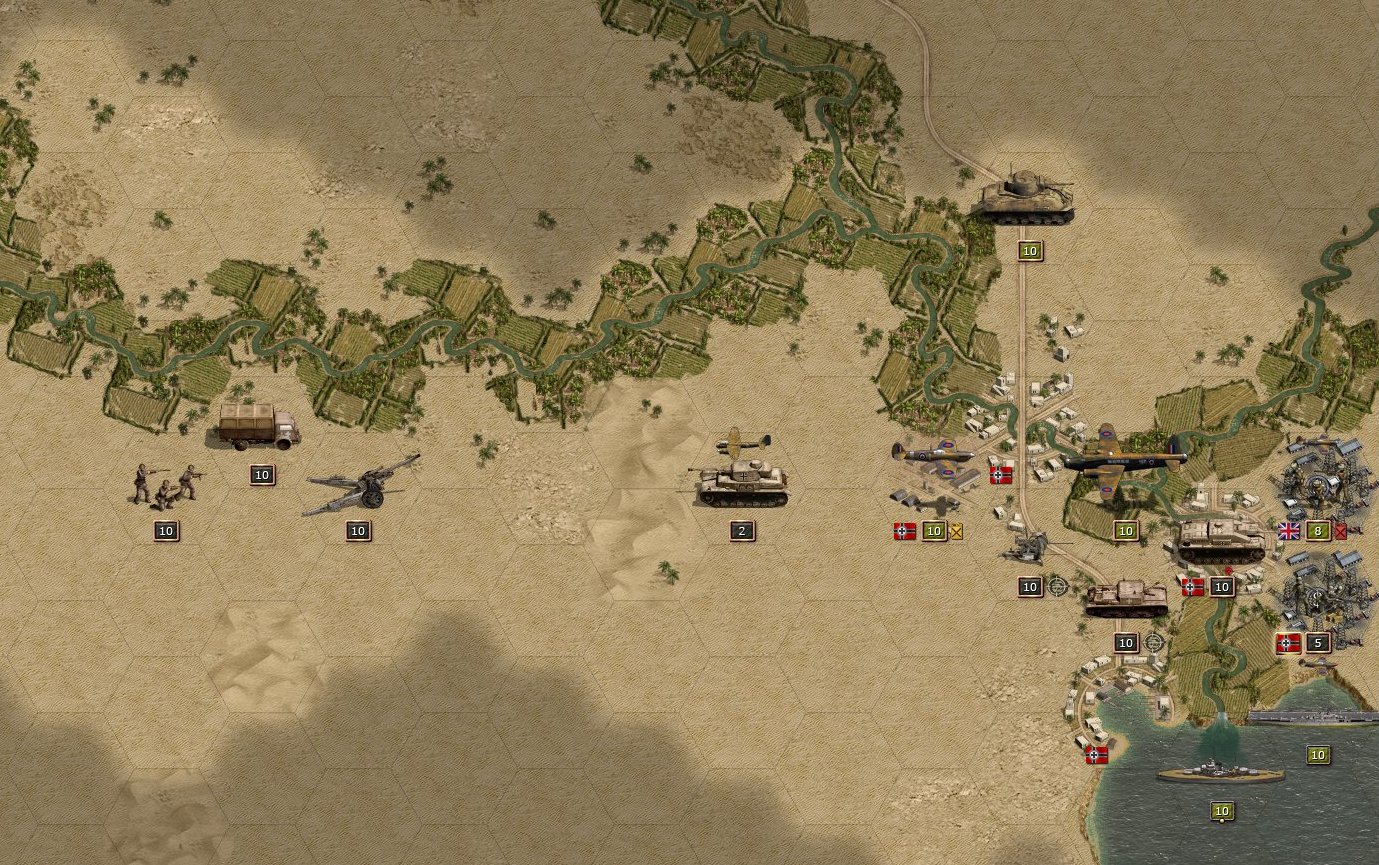The width and height of the screenshot is (1379, 865).
Task: Open the strength badge showing 5 near the derricks
Action: [x=1318, y=642]
